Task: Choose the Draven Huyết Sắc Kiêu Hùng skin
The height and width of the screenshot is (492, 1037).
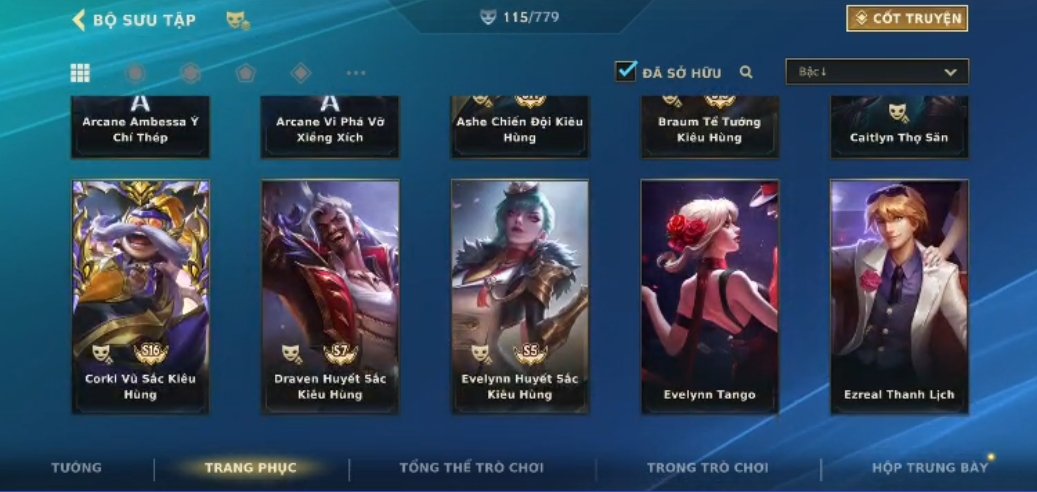Action: 330,296
